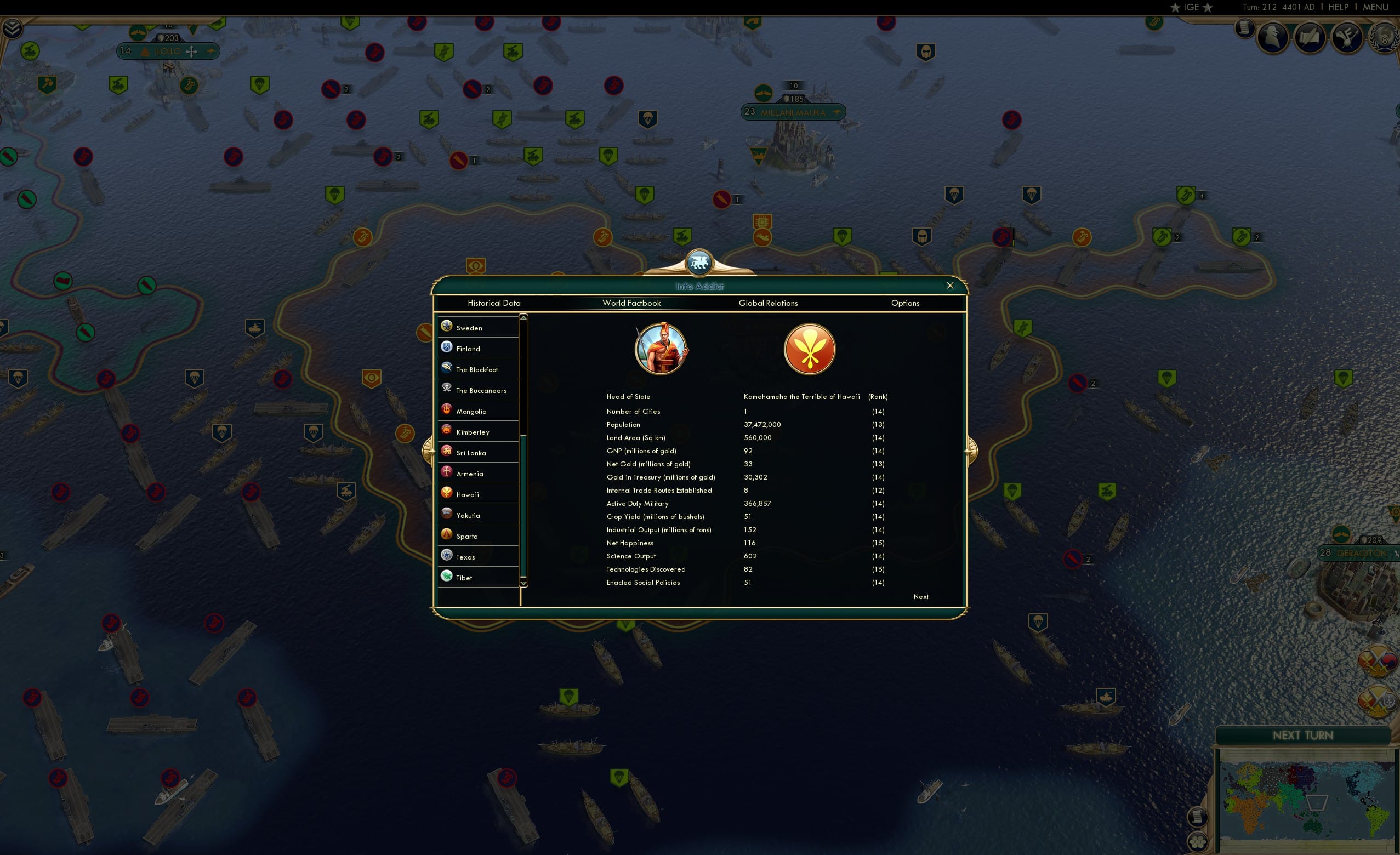The height and width of the screenshot is (855, 1400).
Task: Click Mongolia's trident emblem in the sidebar
Action: pos(447,409)
